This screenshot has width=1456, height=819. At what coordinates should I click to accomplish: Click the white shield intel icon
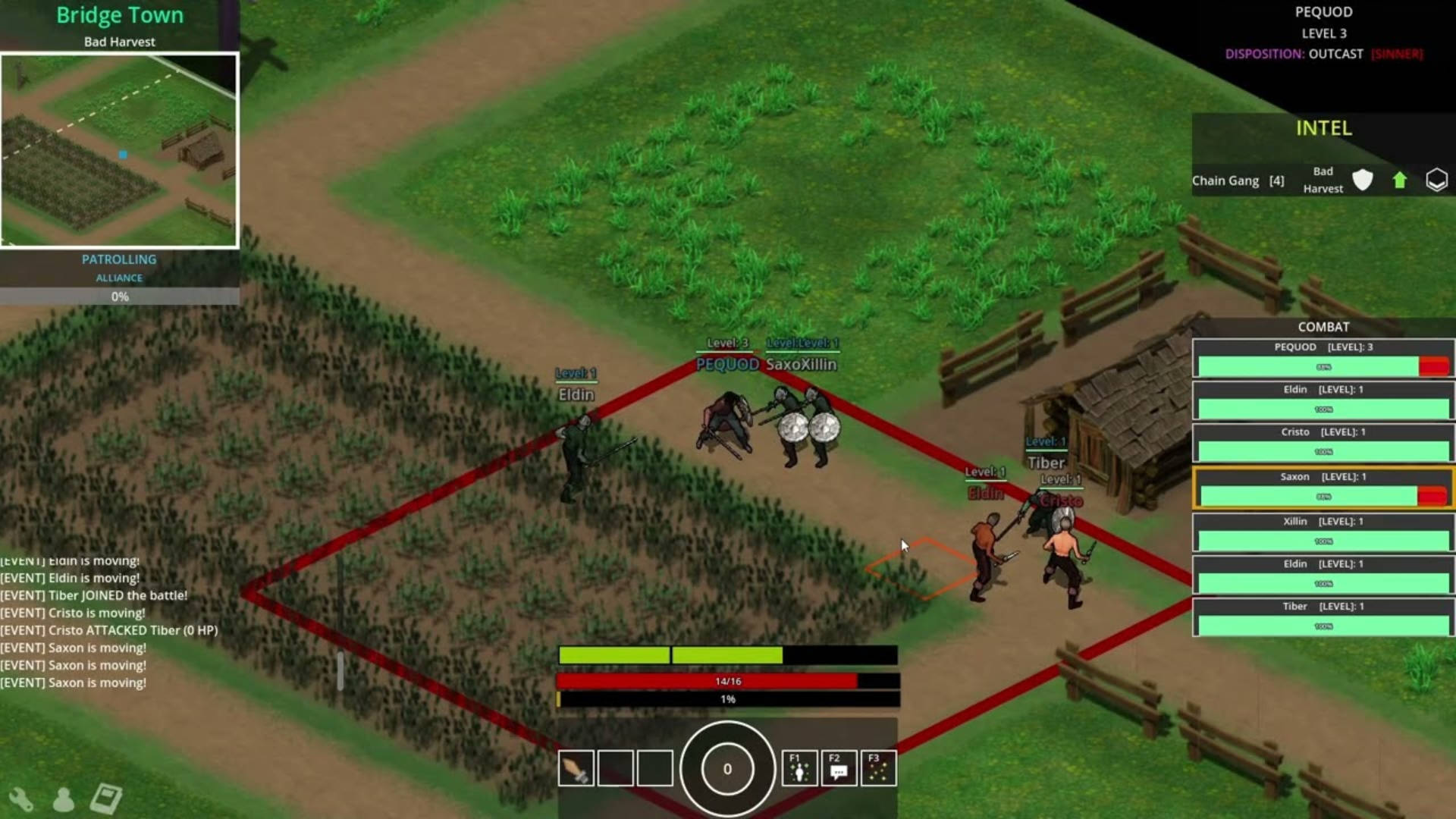[x=1363, y=180]
